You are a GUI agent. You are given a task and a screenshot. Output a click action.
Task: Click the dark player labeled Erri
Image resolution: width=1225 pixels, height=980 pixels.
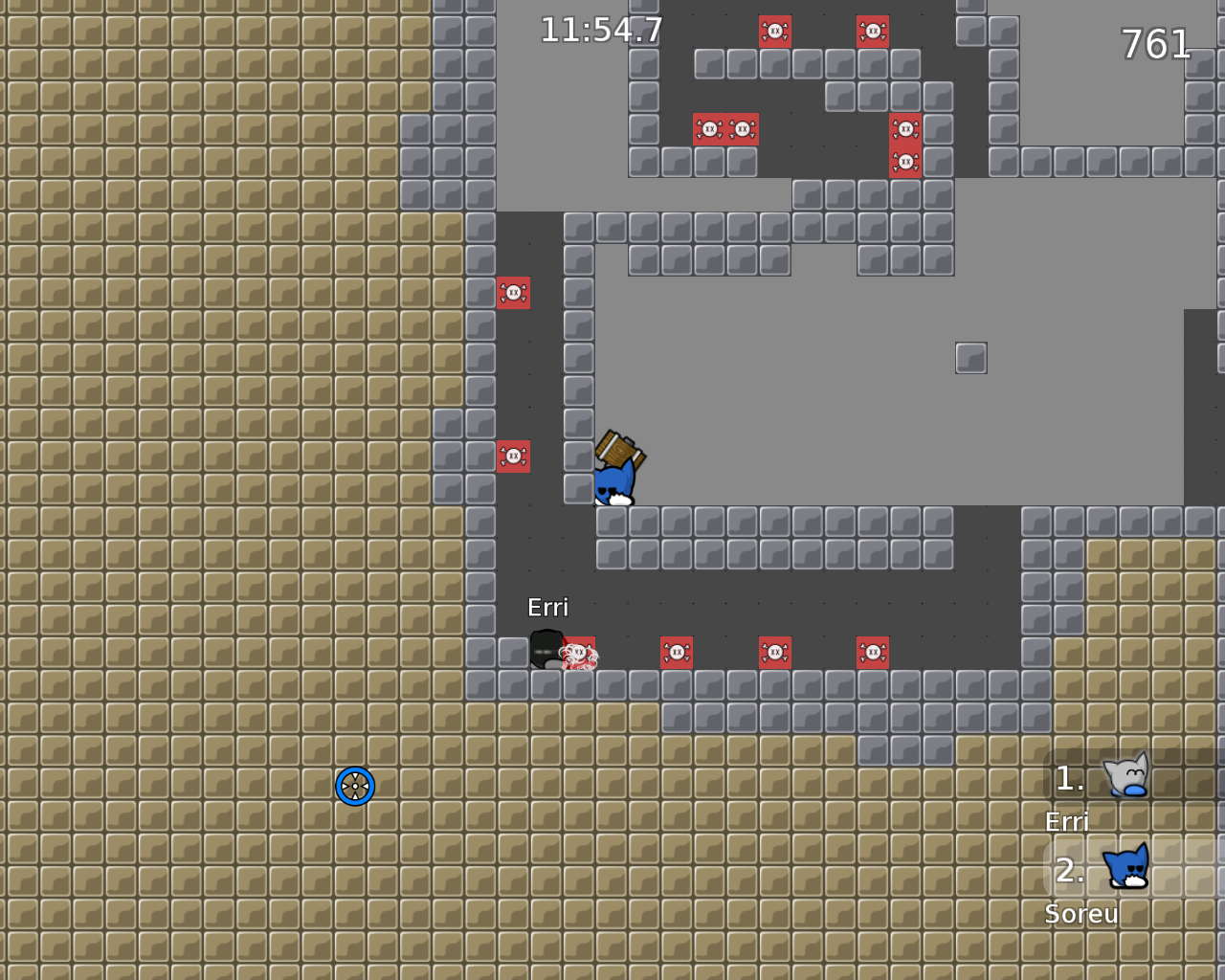tap(546, 651)
